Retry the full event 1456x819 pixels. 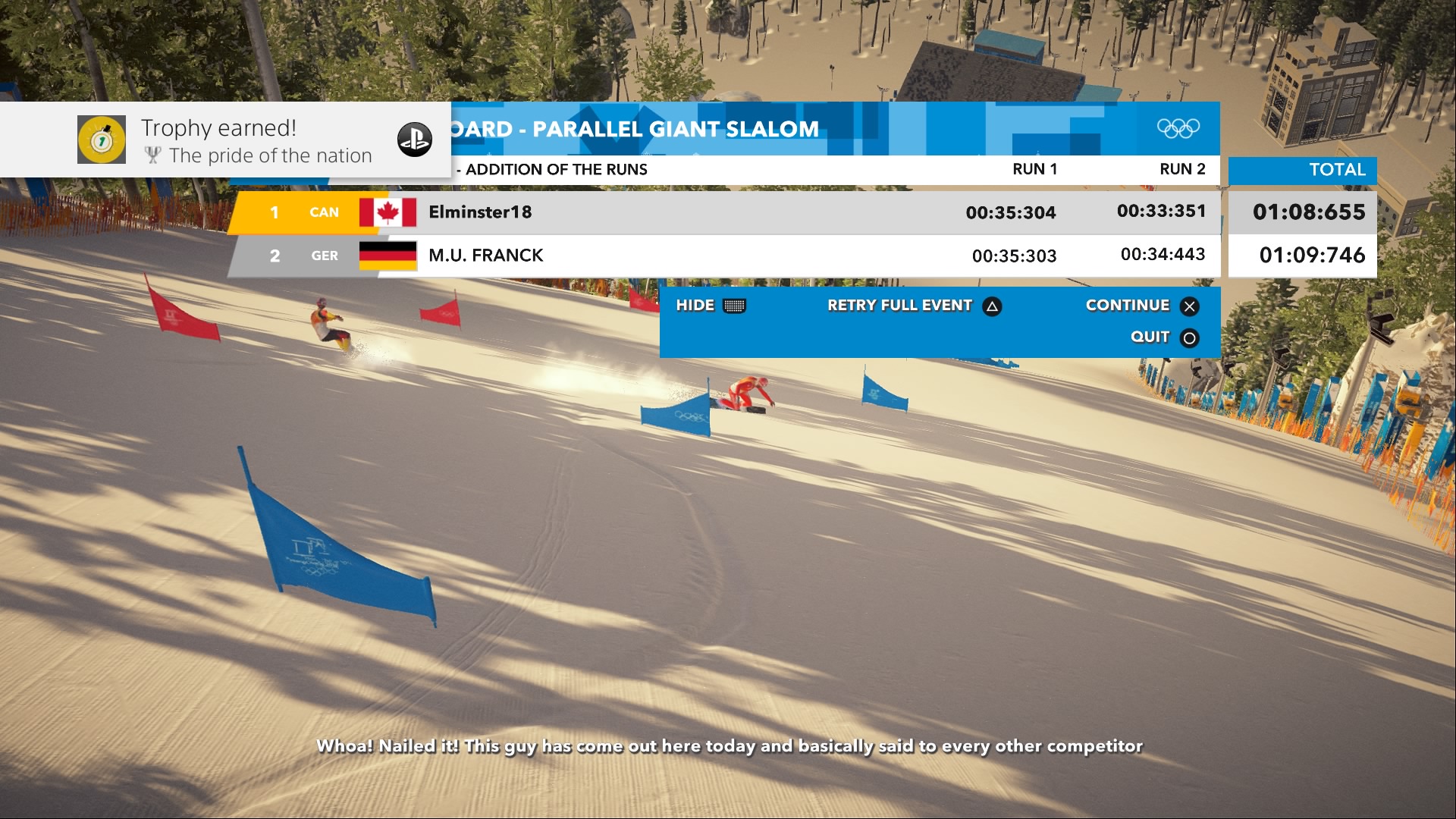tap(914, 306)
